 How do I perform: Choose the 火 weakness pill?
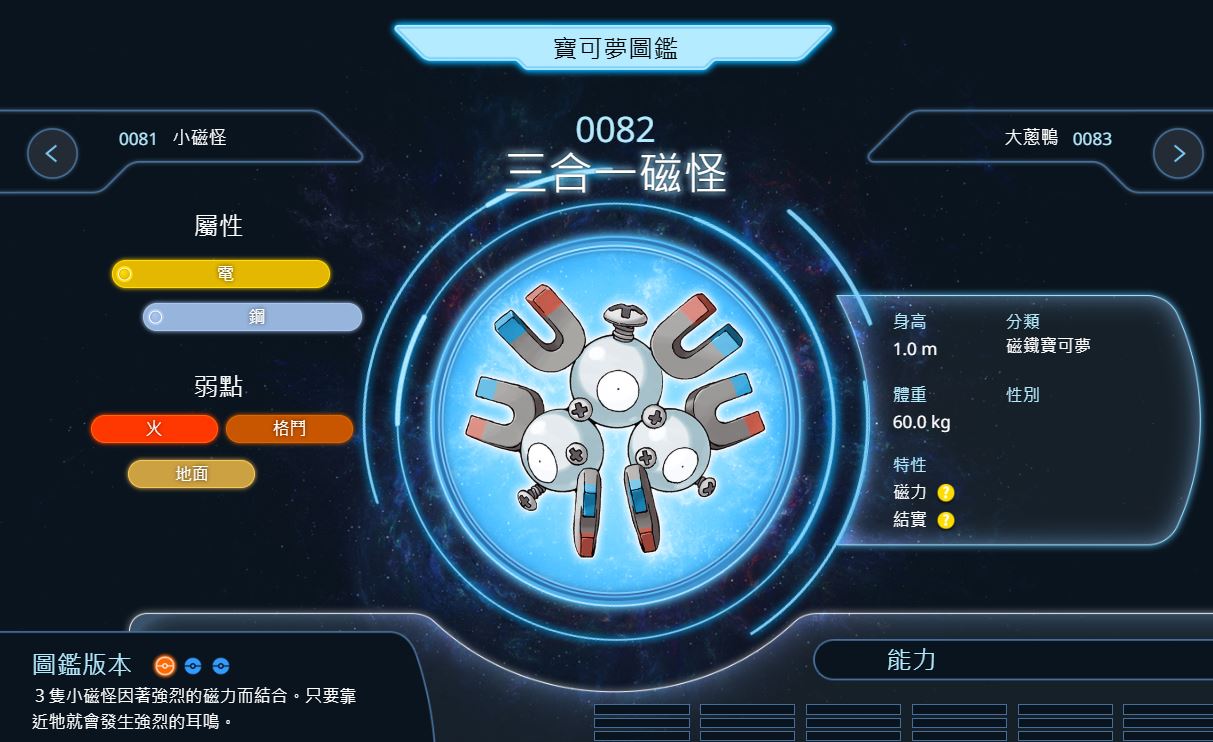point(154,429)
